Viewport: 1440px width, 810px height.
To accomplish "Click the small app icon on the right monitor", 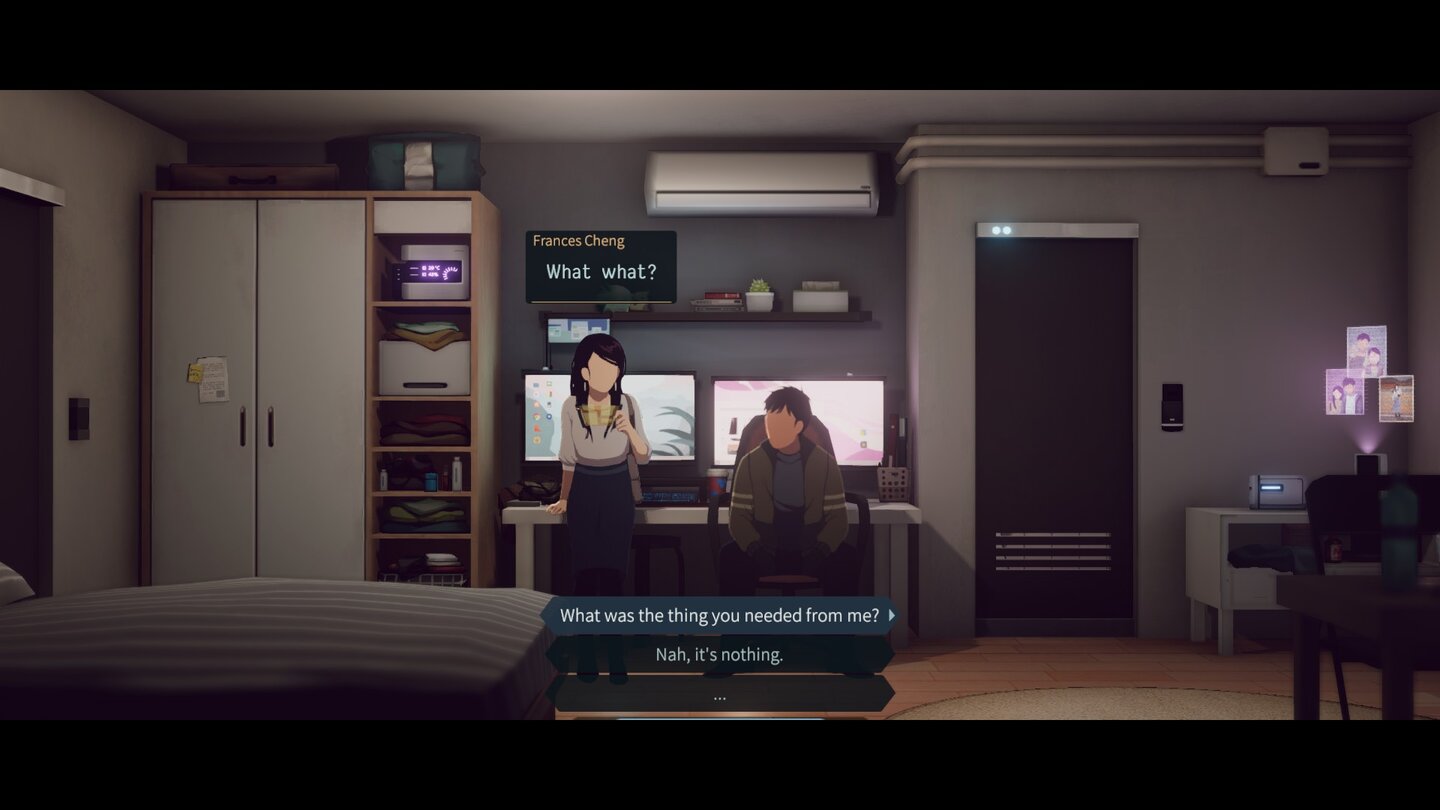I will pos(864,444).
